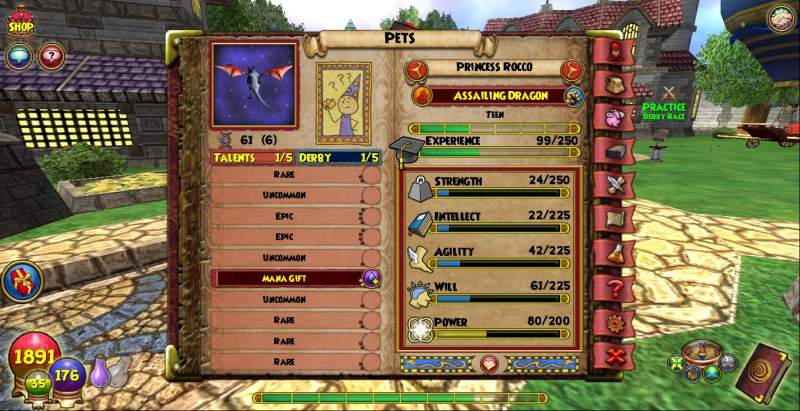Viewport: 800px width, 411px height.
Task: Click the Assailing Dragon pet portrait
Action: tap(254, 85)
